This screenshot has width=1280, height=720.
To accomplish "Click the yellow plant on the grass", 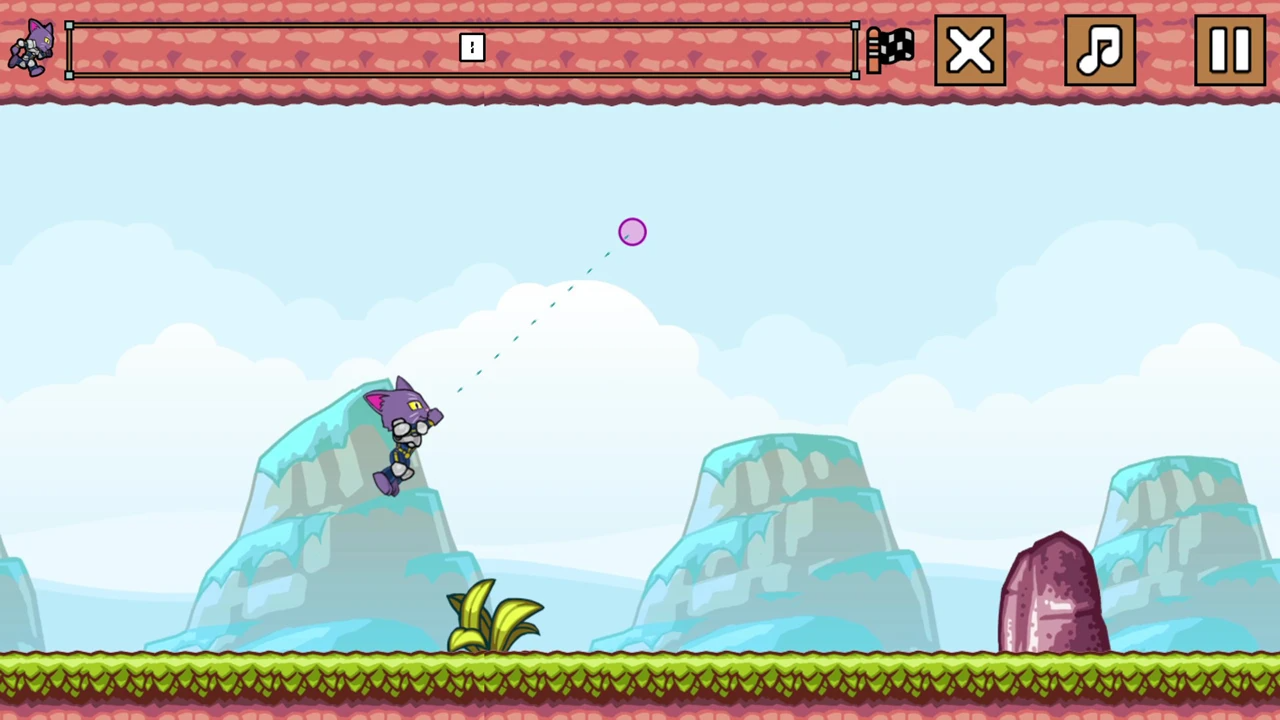I will [x=490, y=615].
